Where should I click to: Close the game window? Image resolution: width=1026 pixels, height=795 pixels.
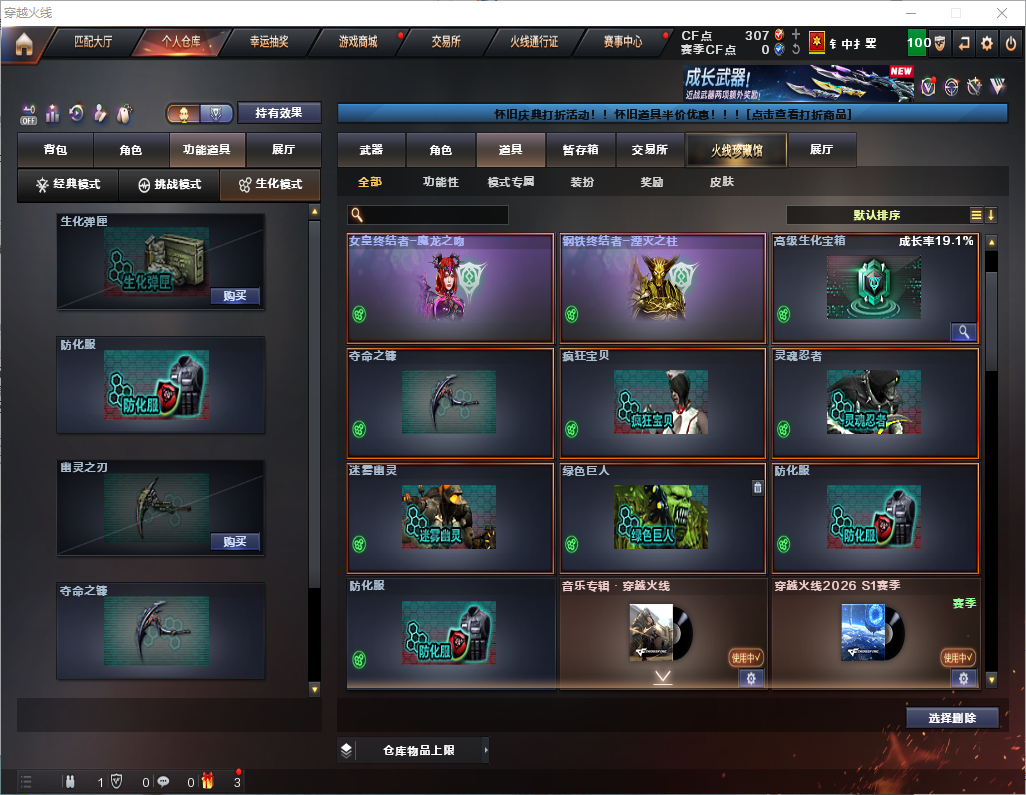(x=1002, y=13)
